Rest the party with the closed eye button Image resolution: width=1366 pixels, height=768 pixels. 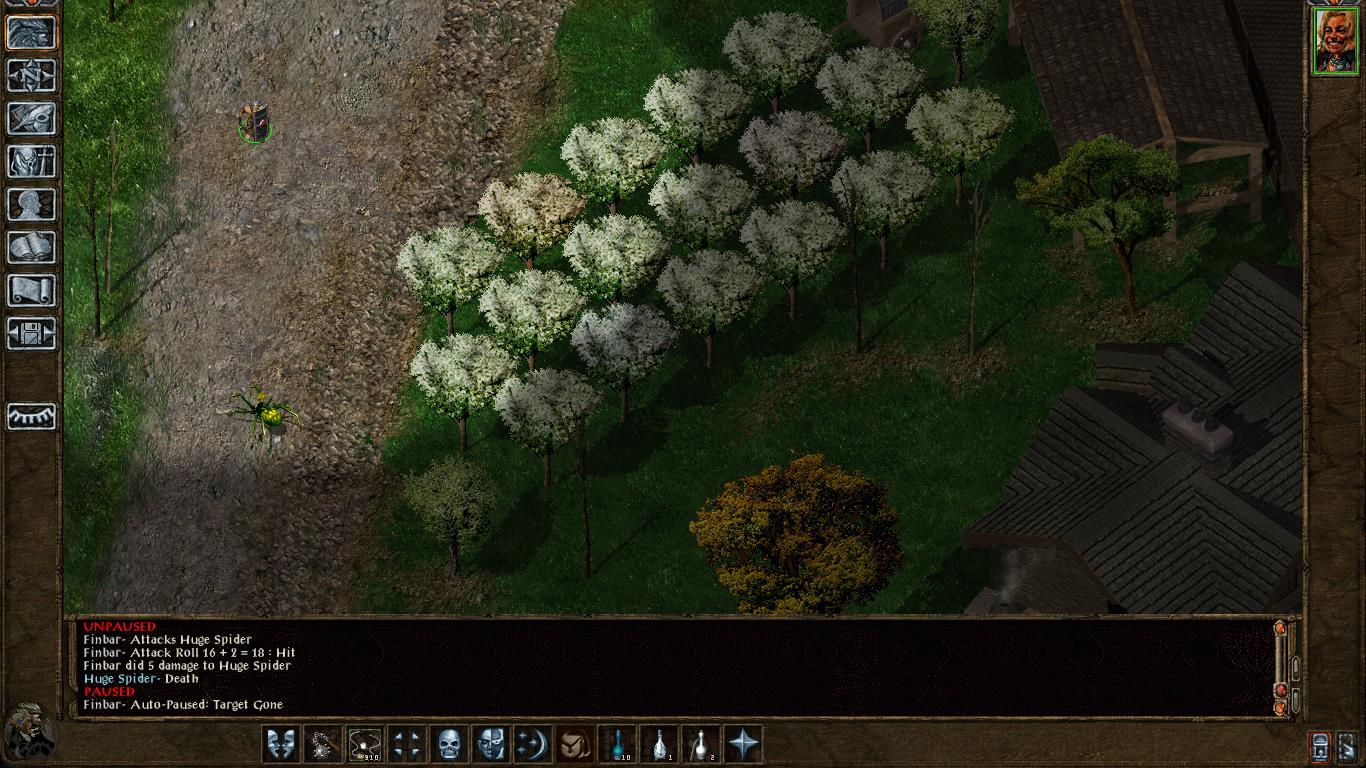point(31,416)
